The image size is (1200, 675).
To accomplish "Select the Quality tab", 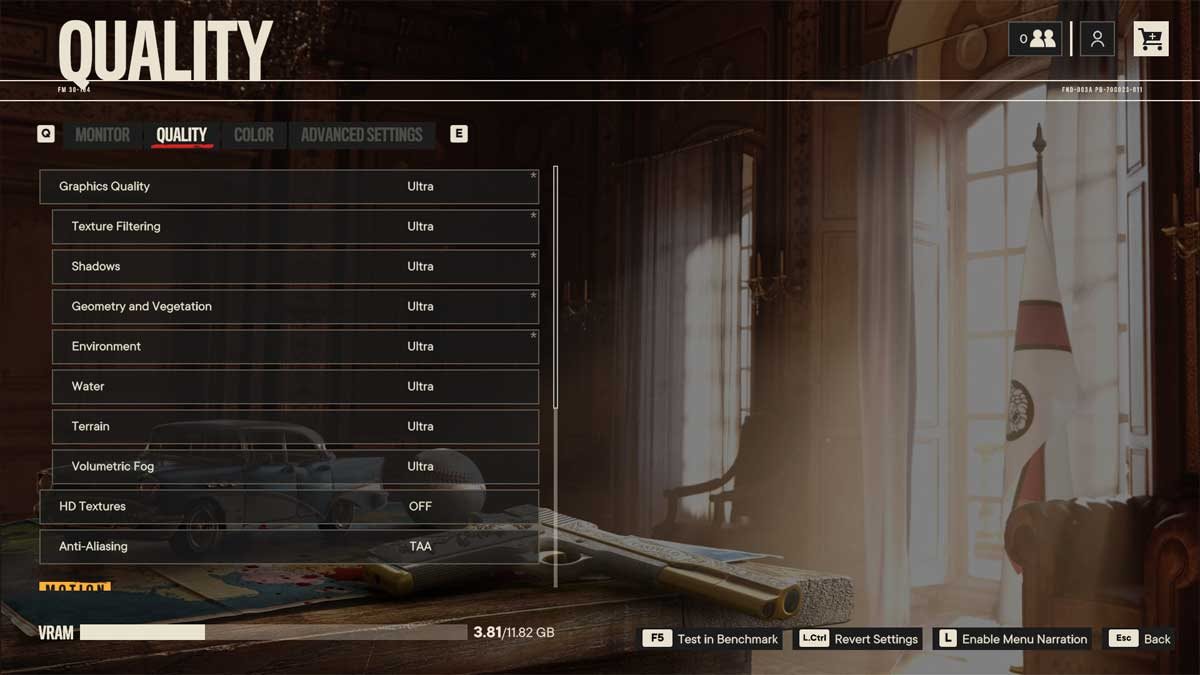I will coord(182,135).
